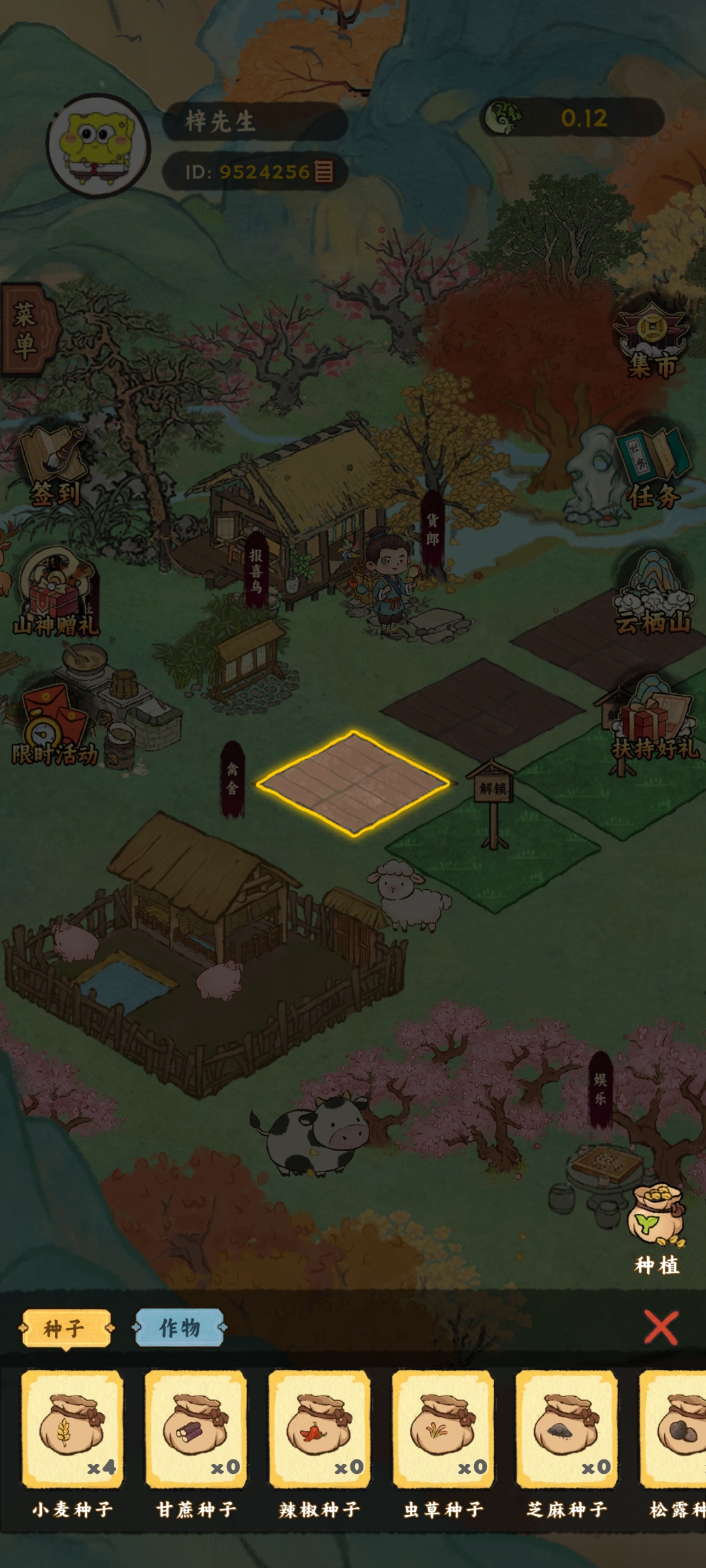Close the seed panel with red X

(x=661, y=1328)
